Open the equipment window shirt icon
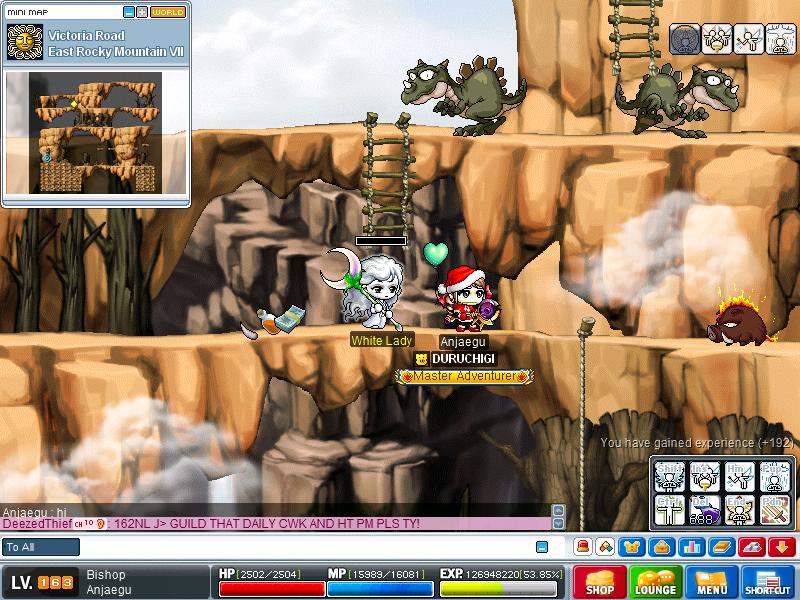This screenshot has width=800, height=600. 633,547
